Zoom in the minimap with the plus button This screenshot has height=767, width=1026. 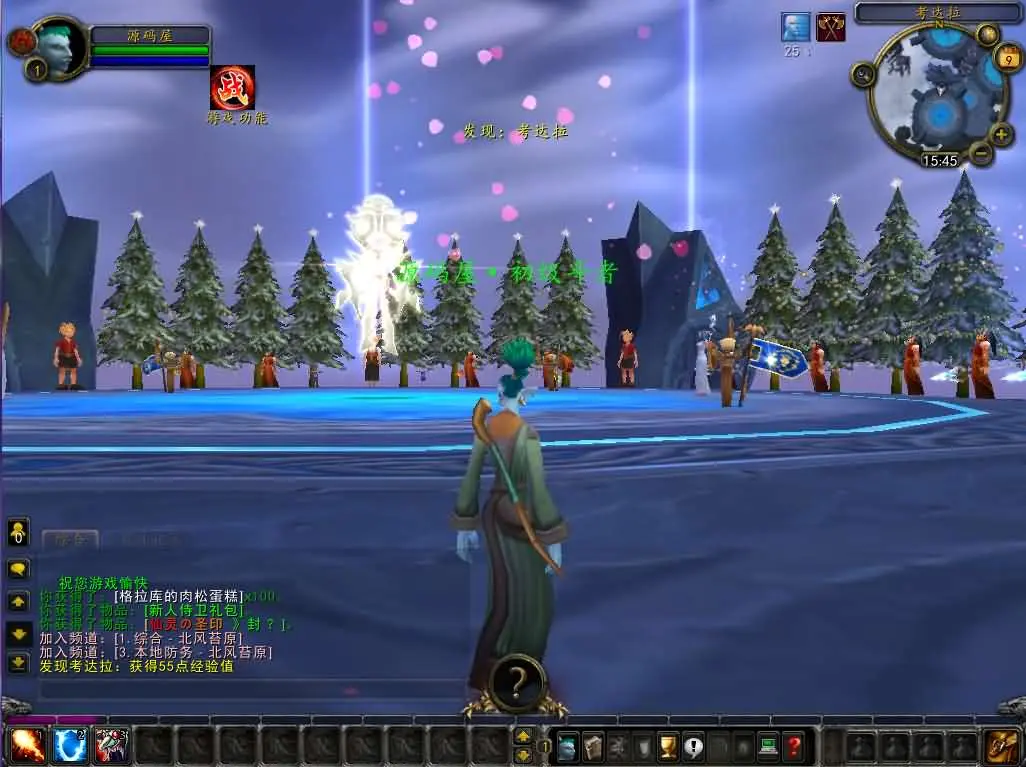pyautogui.click(x=1001, y=134)
